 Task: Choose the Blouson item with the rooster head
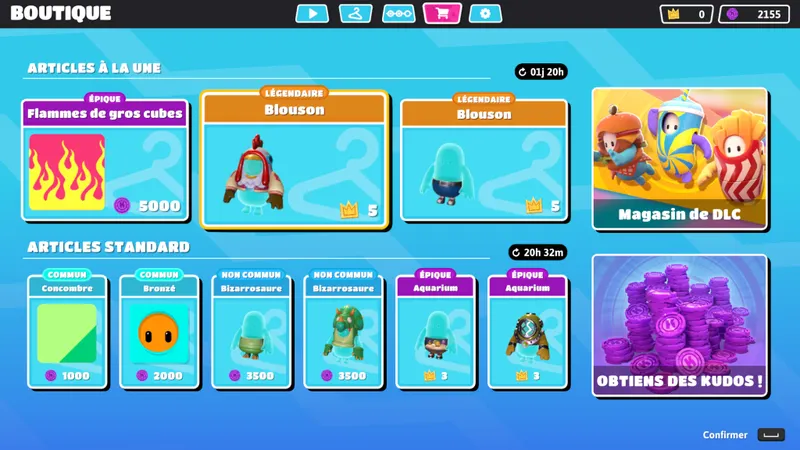click(294, 159)
